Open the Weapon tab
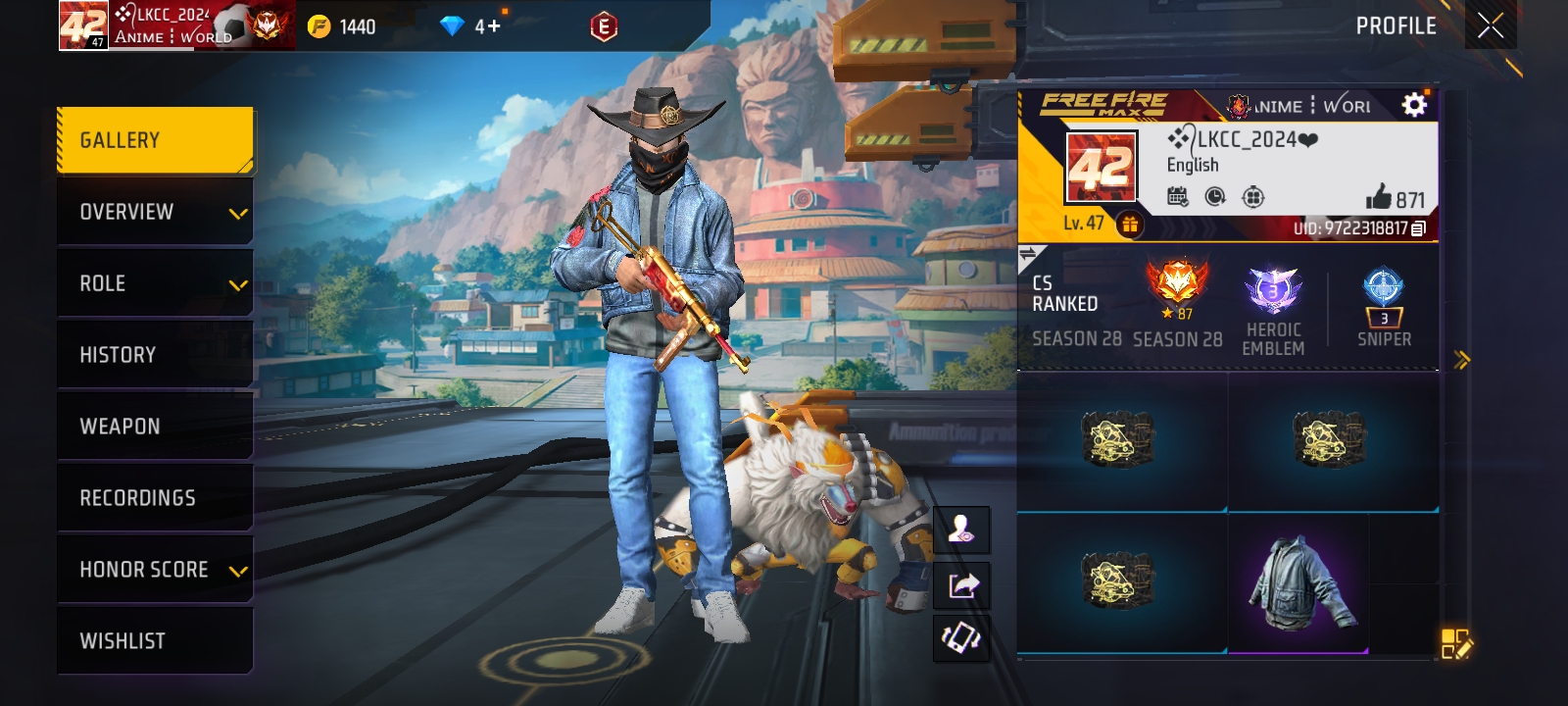Screen dimensions: 1568x706 pyautogui.click(x=155, y=426)
